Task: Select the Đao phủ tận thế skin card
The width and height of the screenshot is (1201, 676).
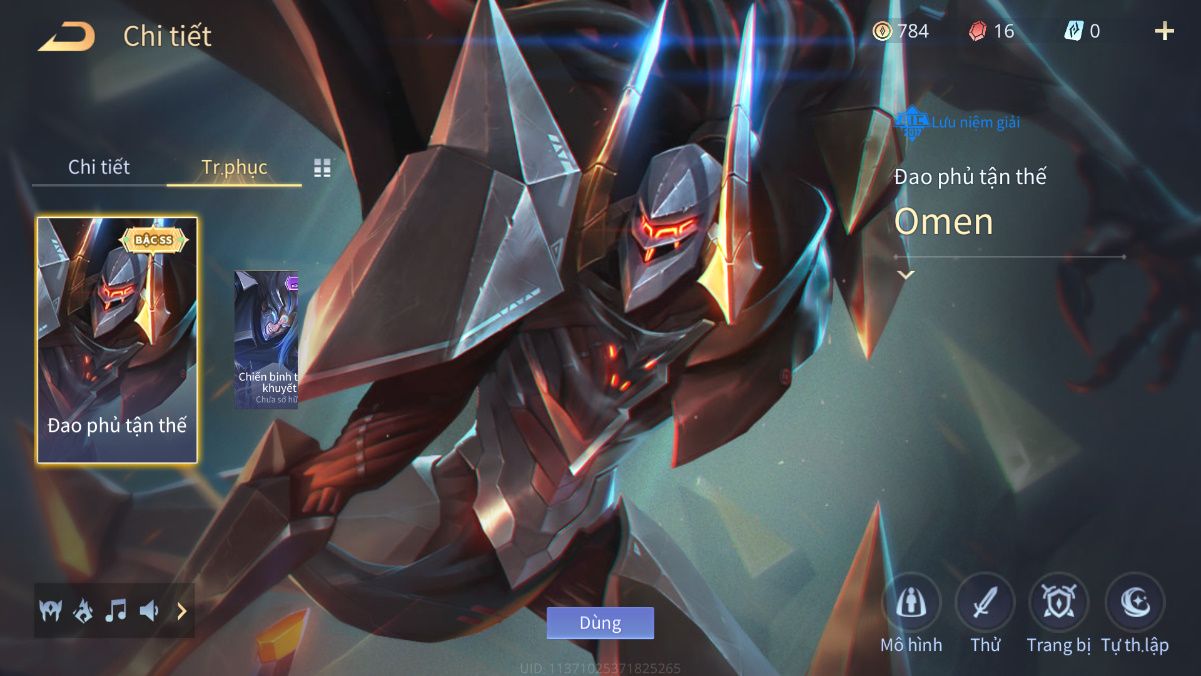Action: (x=117, y=340)
